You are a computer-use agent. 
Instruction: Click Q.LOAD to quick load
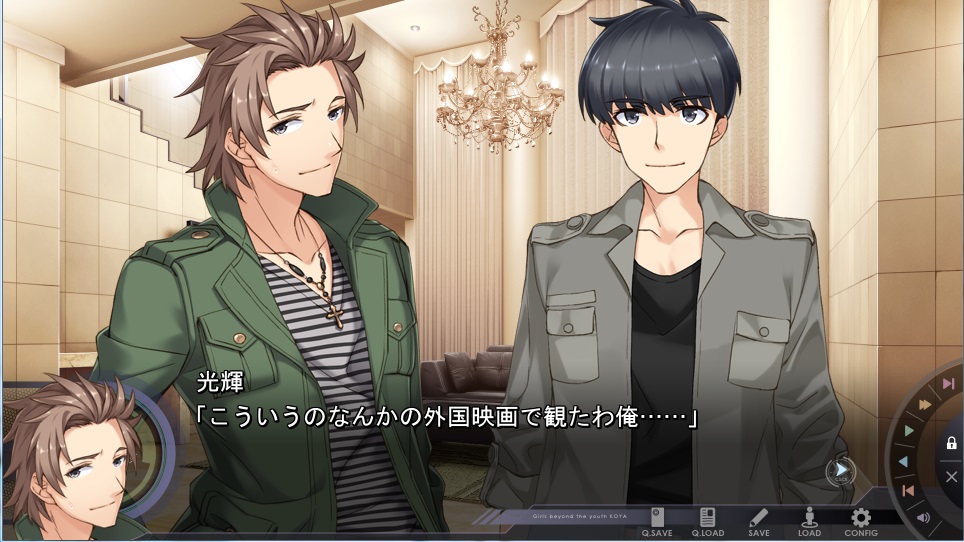pyautogui.click(x=707, y=520)
